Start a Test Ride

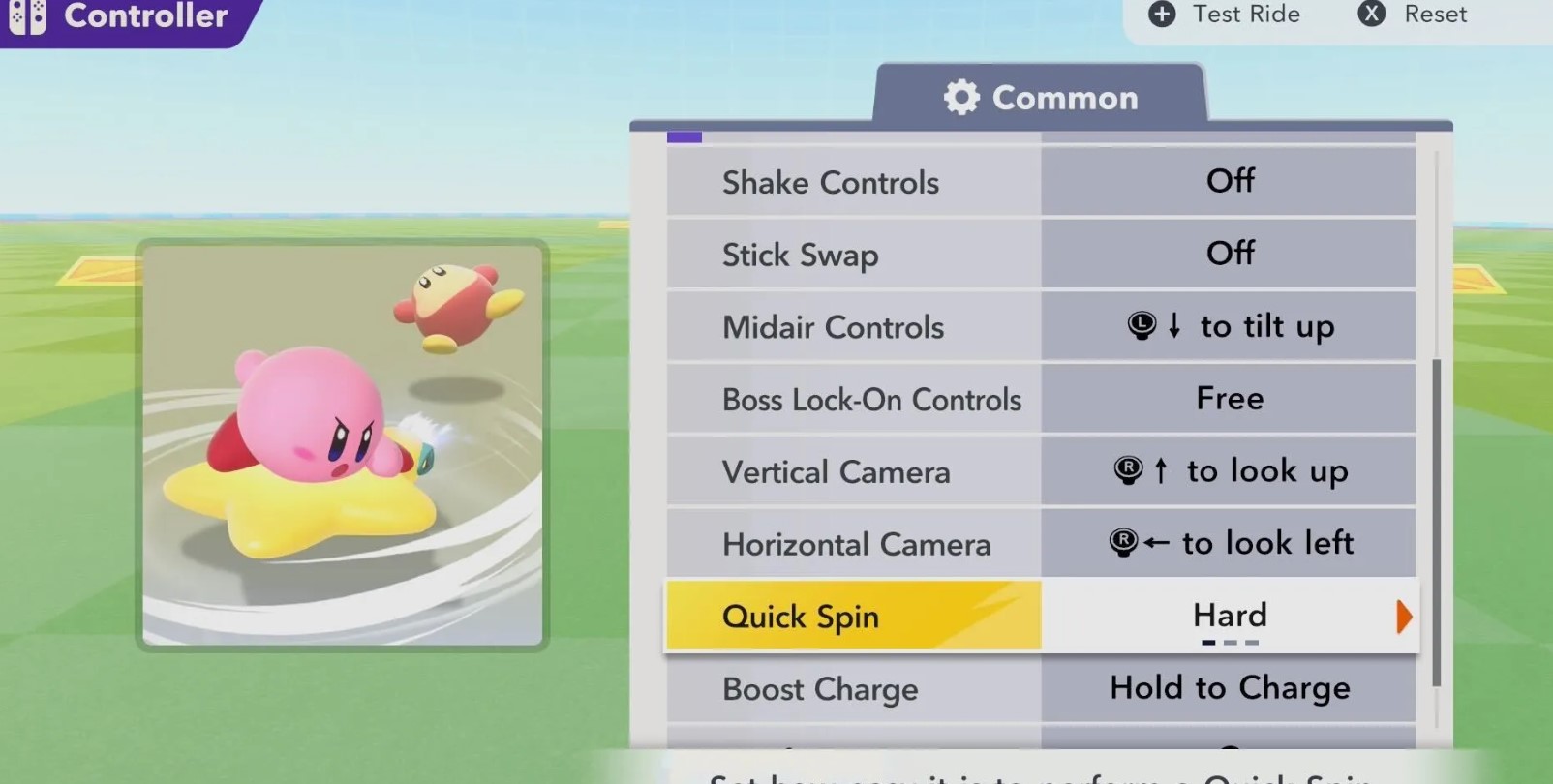[1225, 15]
